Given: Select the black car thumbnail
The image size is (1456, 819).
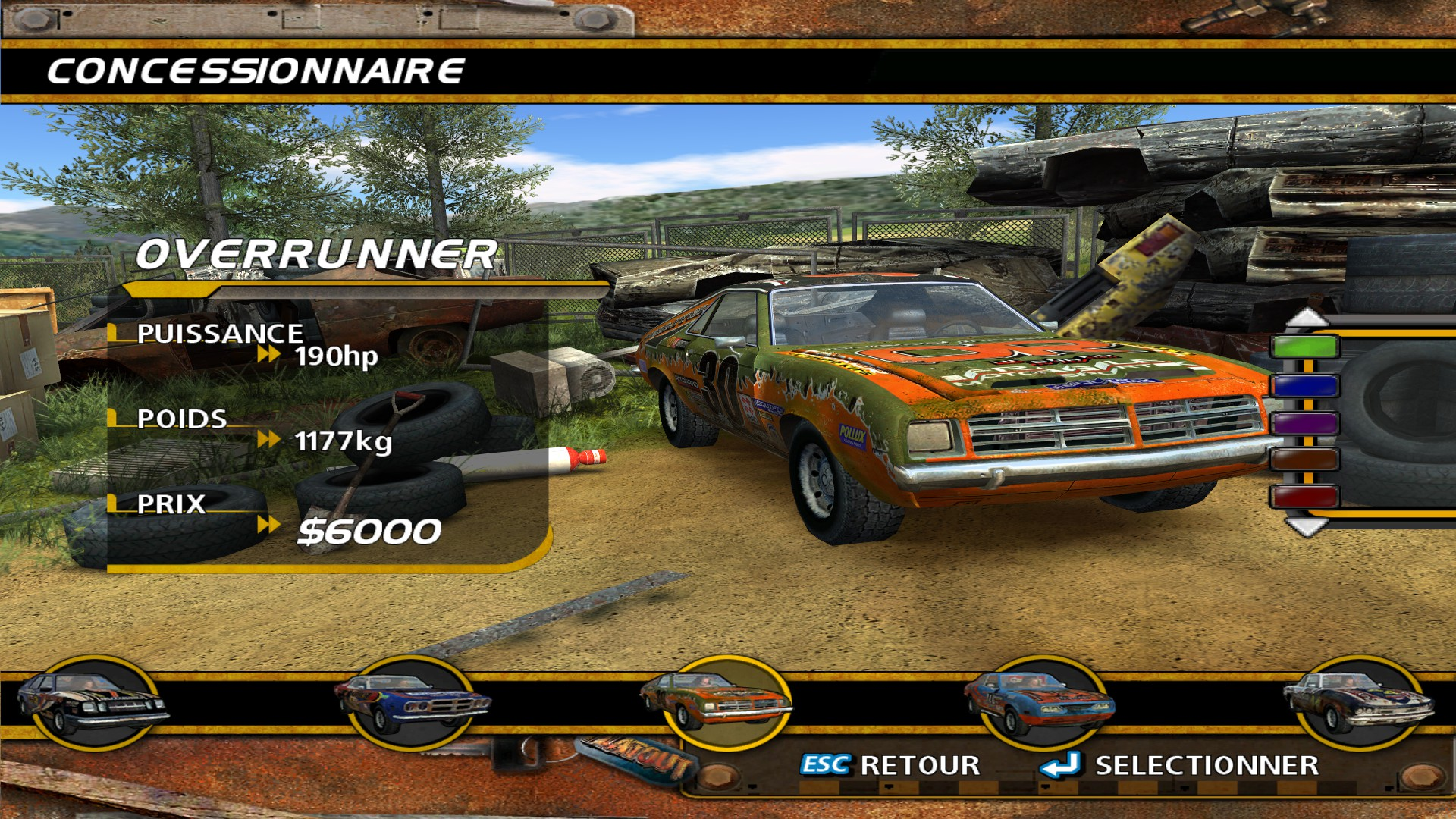Looking at the screenshot, I should 94,703.
